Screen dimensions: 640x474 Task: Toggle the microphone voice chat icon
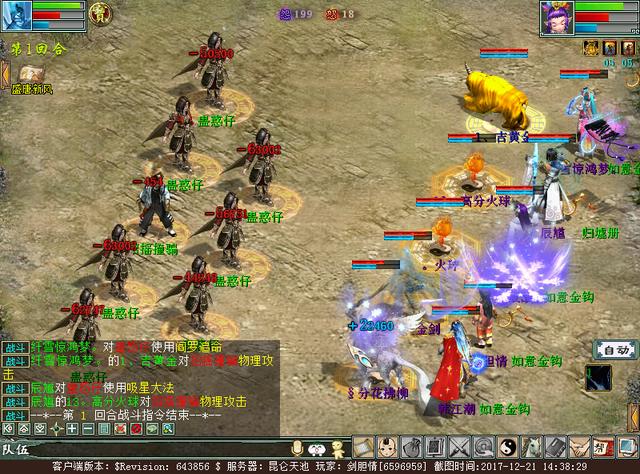[296, 448]
